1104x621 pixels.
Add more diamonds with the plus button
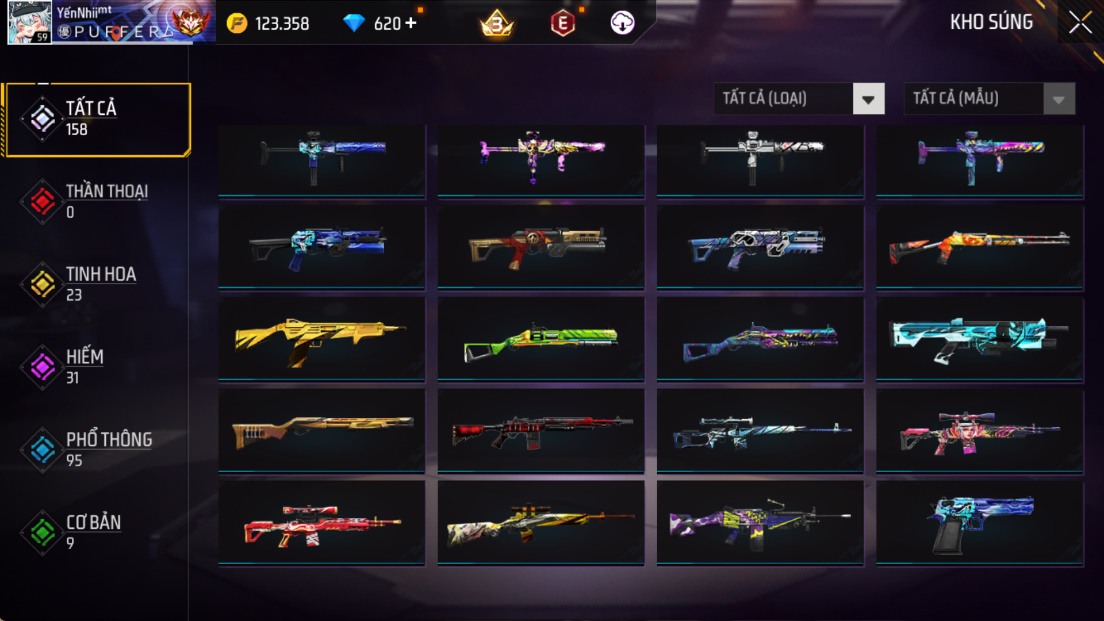(x=411, y=23)
